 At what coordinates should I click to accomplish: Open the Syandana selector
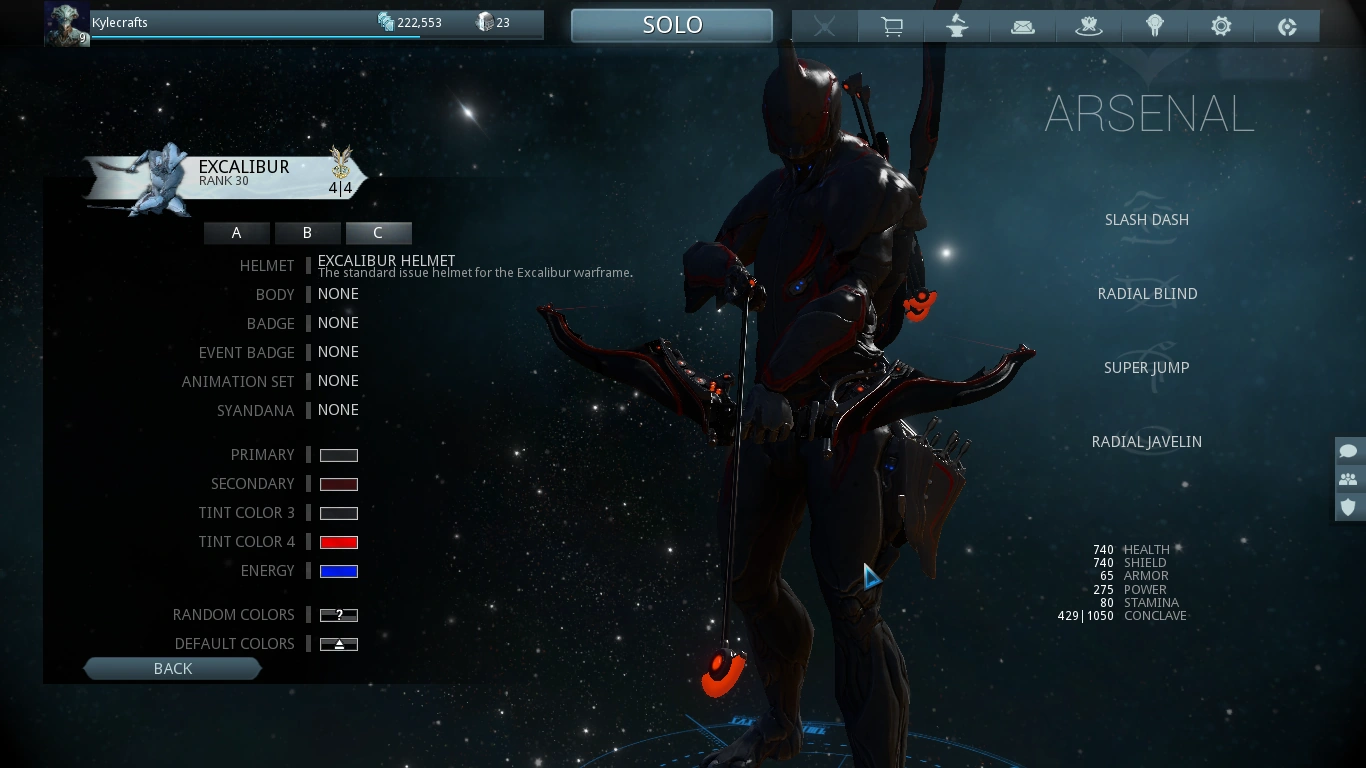(338, 410)
